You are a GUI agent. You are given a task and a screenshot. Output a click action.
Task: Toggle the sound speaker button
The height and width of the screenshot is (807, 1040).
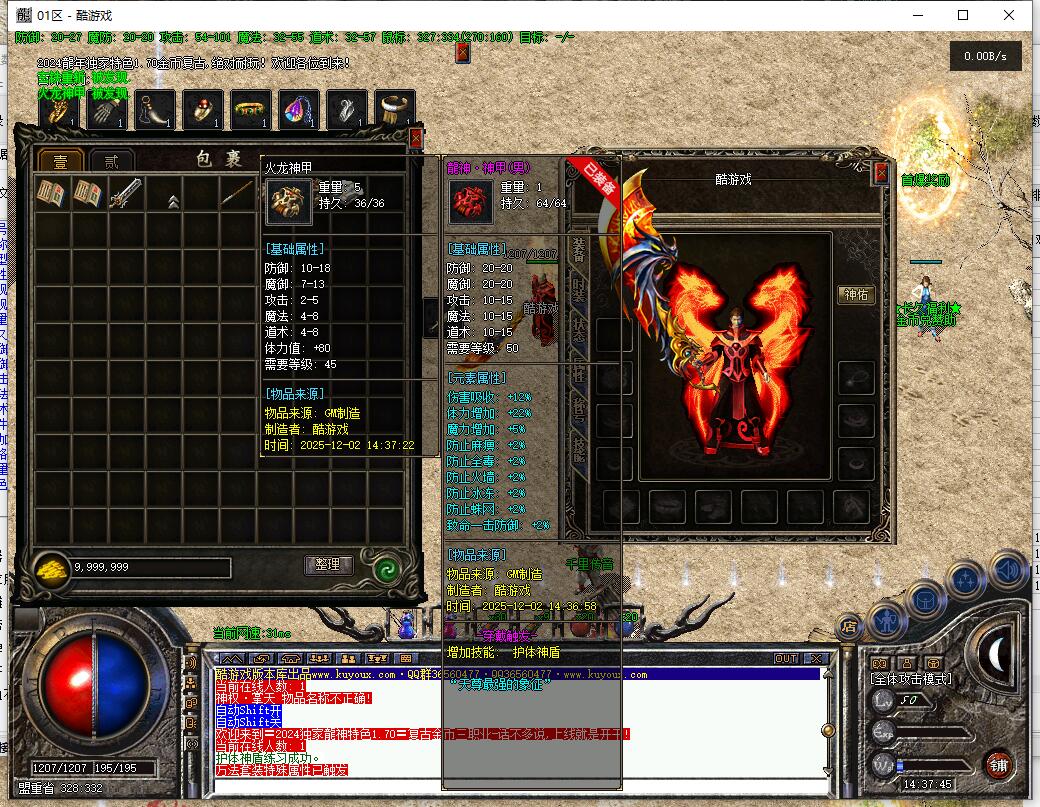[x=1008, y=570]
